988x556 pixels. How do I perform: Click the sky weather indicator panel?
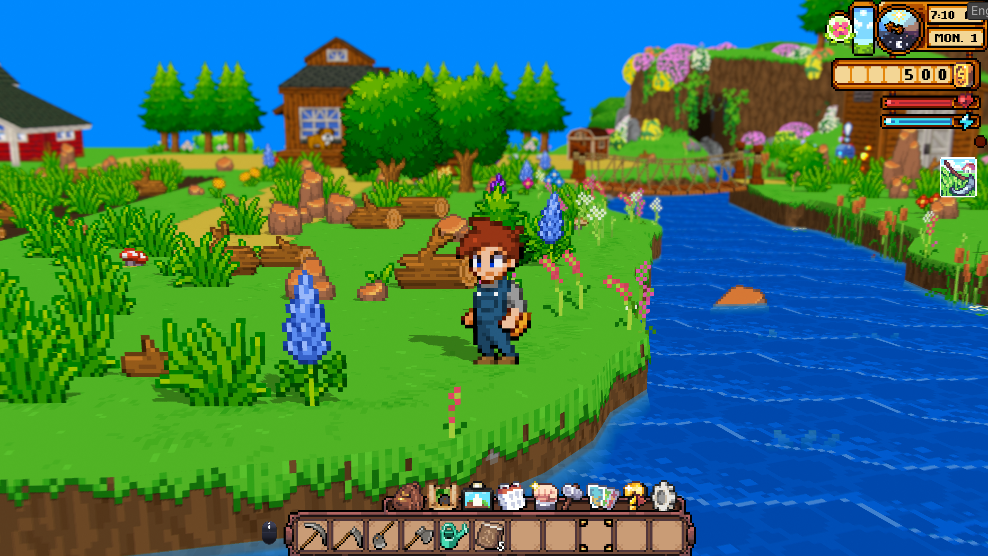tap(863, 28)
